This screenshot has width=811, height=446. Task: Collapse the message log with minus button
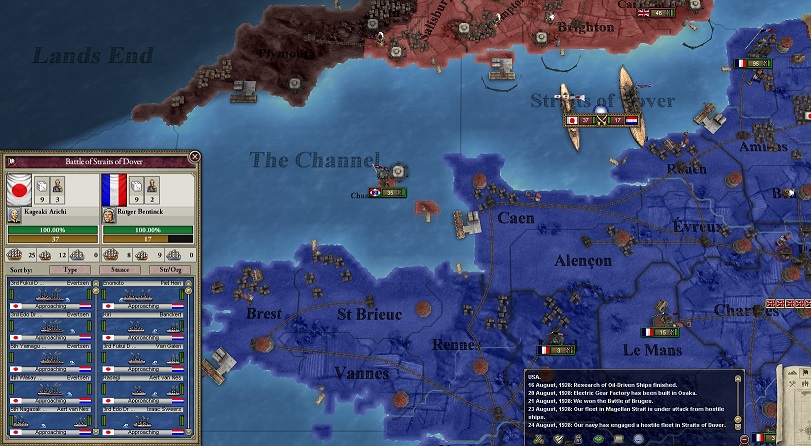pos(744,439)
